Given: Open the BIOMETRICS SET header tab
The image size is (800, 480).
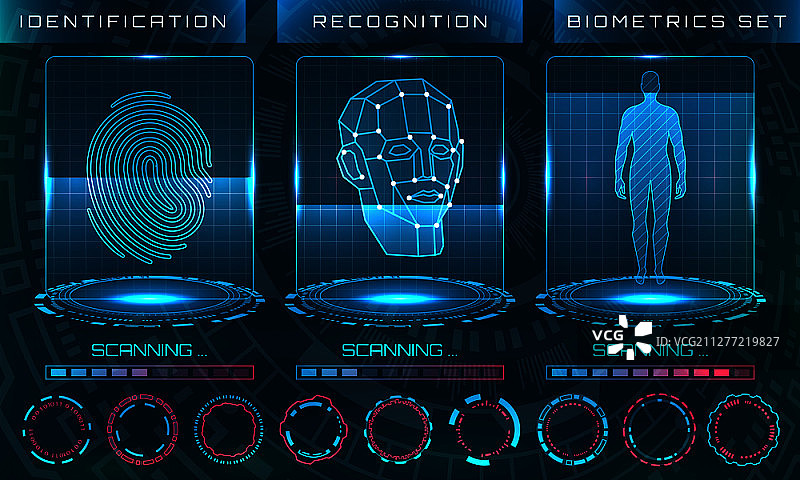Looking at the screenshot, I should point(678,21).
